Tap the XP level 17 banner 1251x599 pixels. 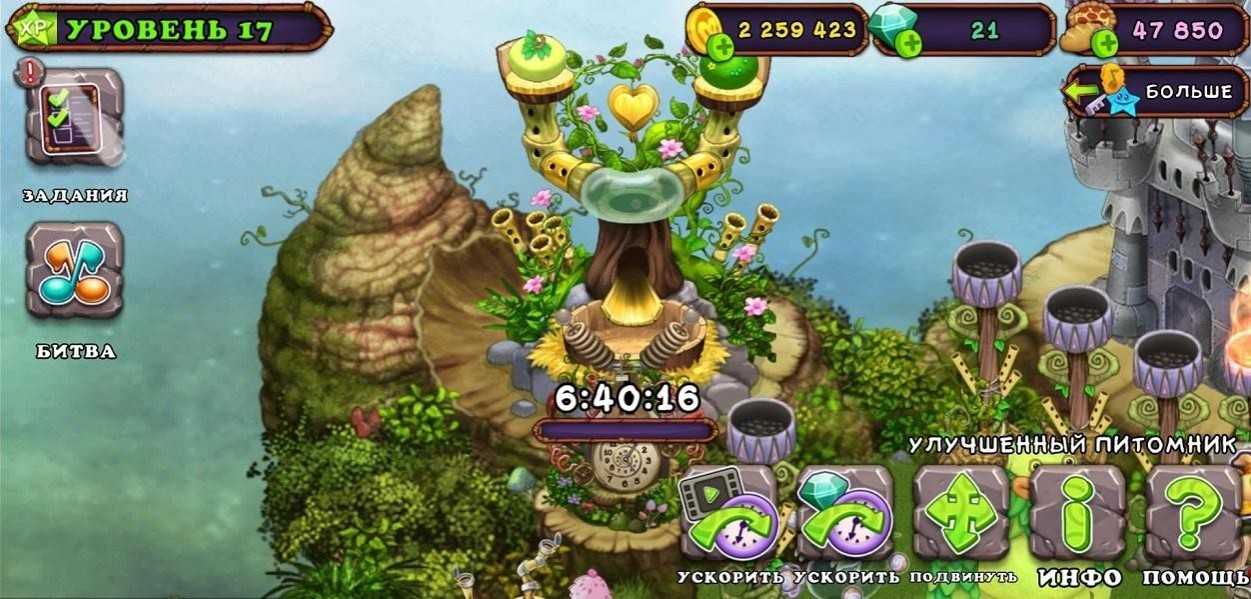pos(168,29)
